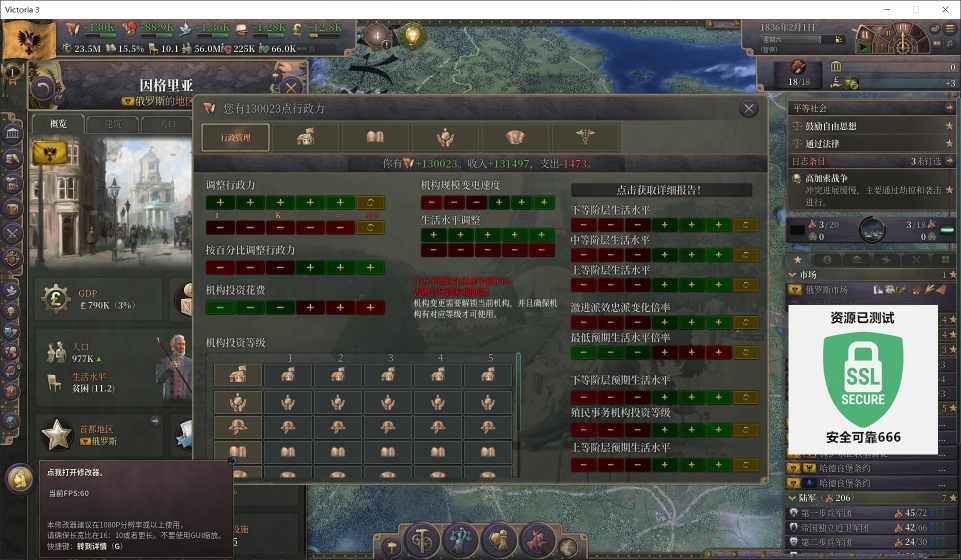
Task: Open the trainer via 点我打开修改器 coin
Action: [x=19, y=477]
